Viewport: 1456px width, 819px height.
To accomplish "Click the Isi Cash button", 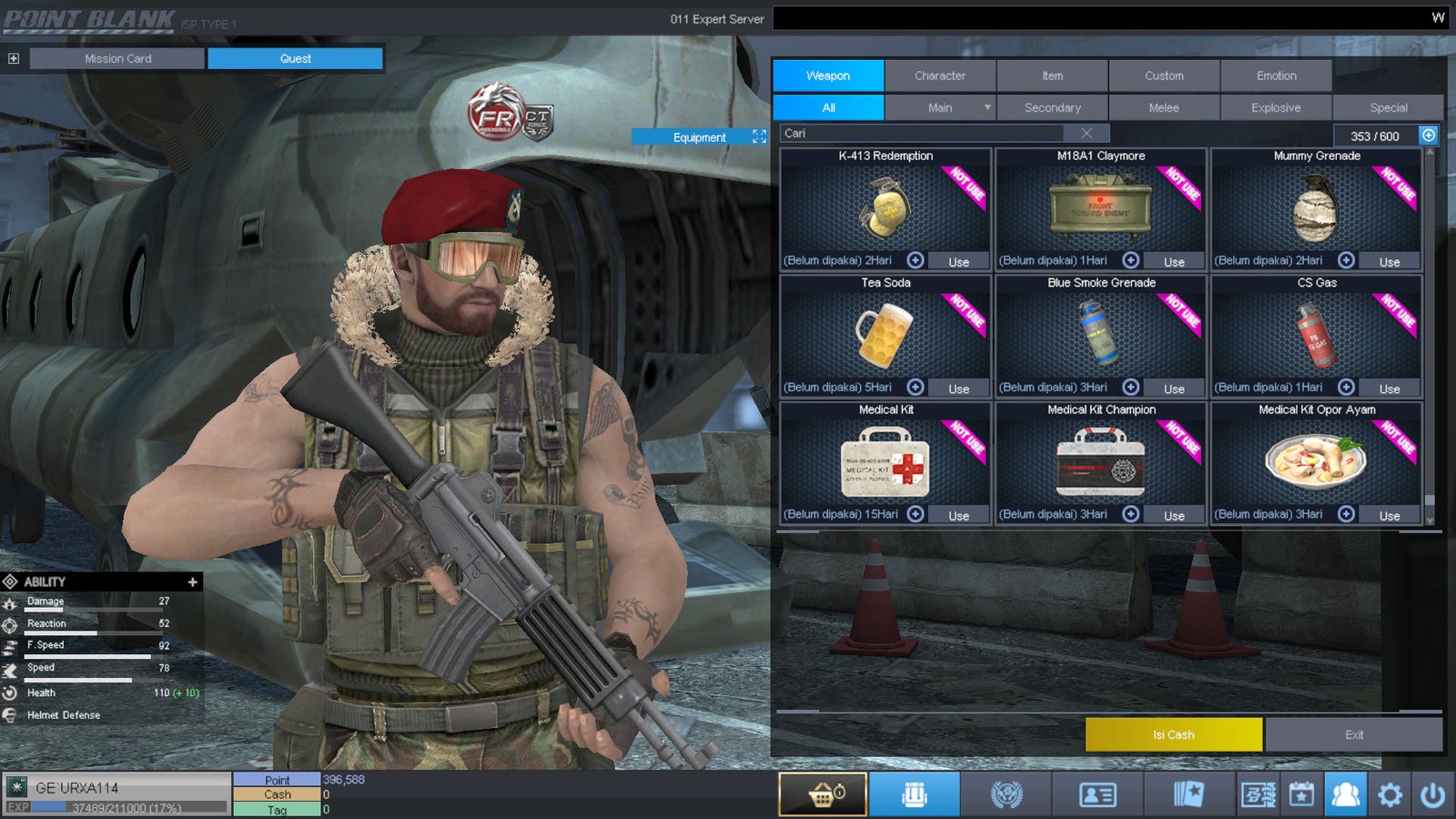I will pyautogui.click(x=1173, y=734).
